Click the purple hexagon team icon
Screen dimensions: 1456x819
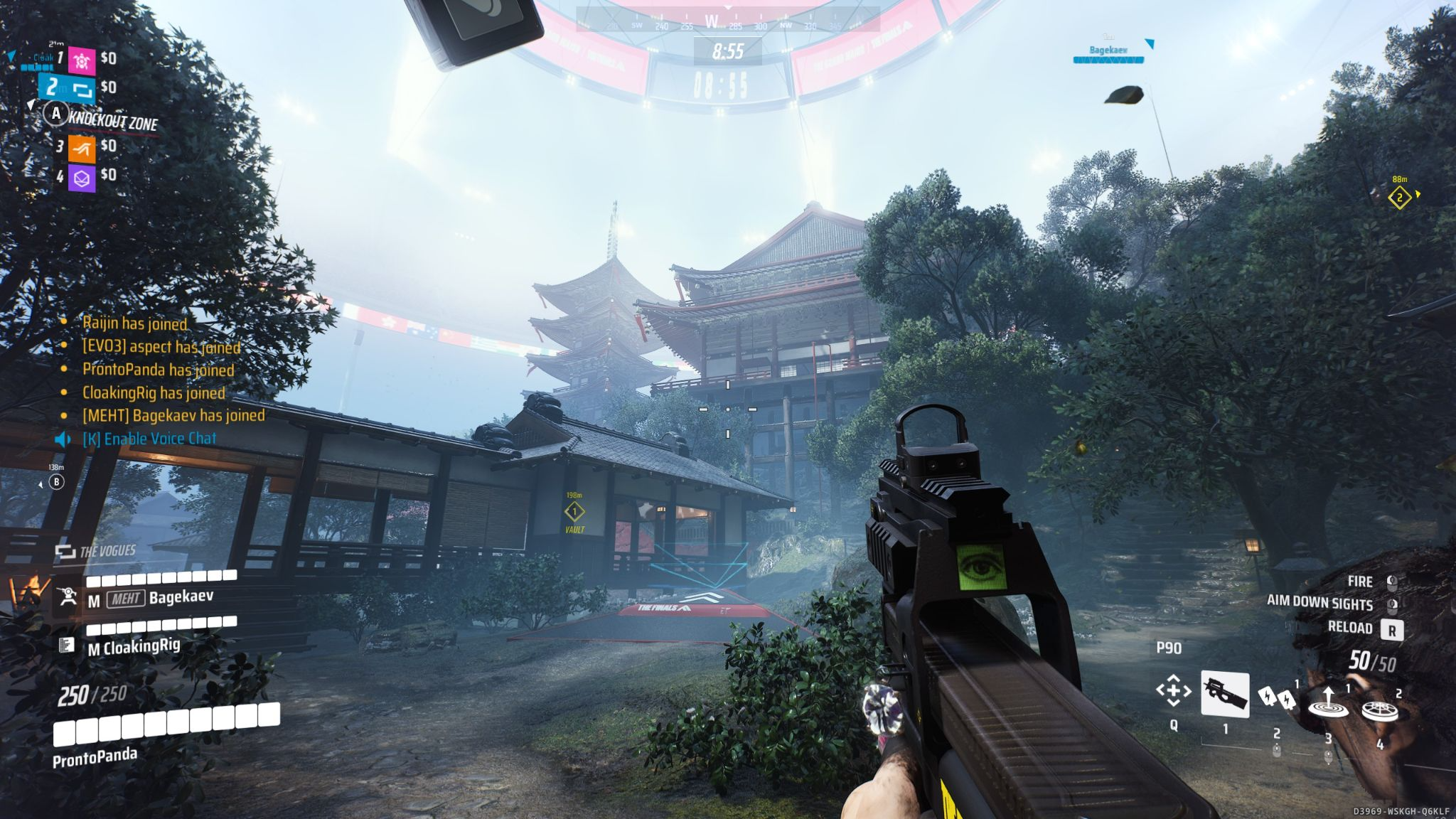pos(82,177)
